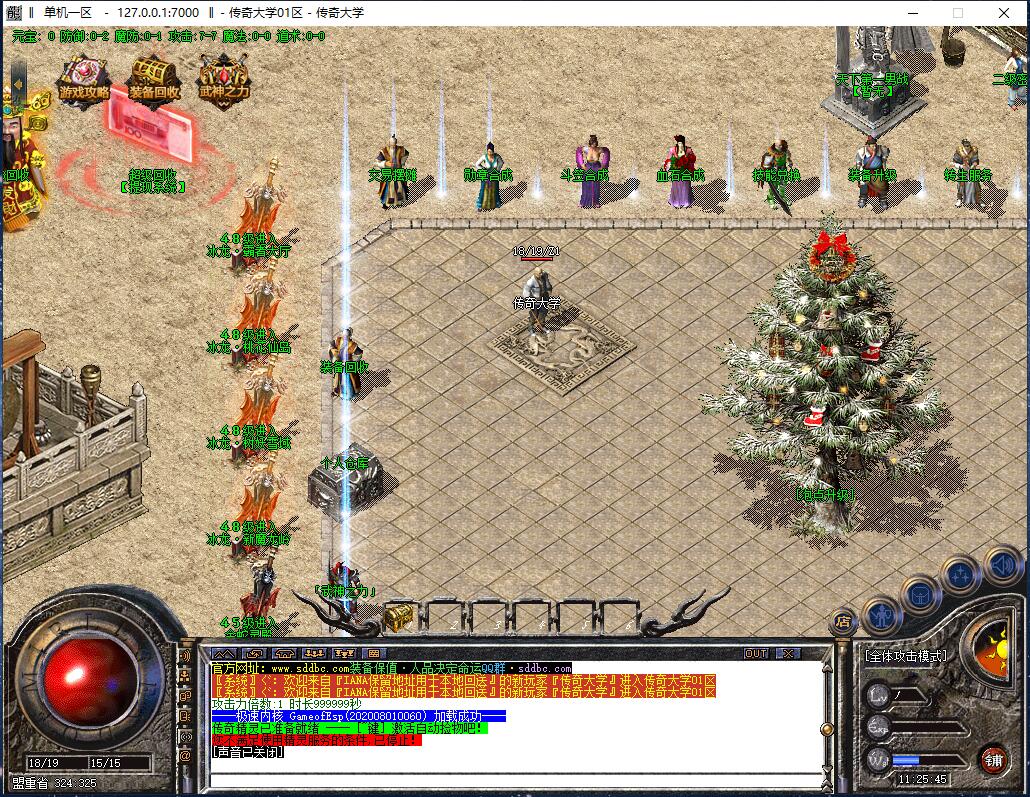Viewport: 1030px width, 797px height.
Task: Switch the 全体攻击模式 attack mode label
Action: coord(905,656)
